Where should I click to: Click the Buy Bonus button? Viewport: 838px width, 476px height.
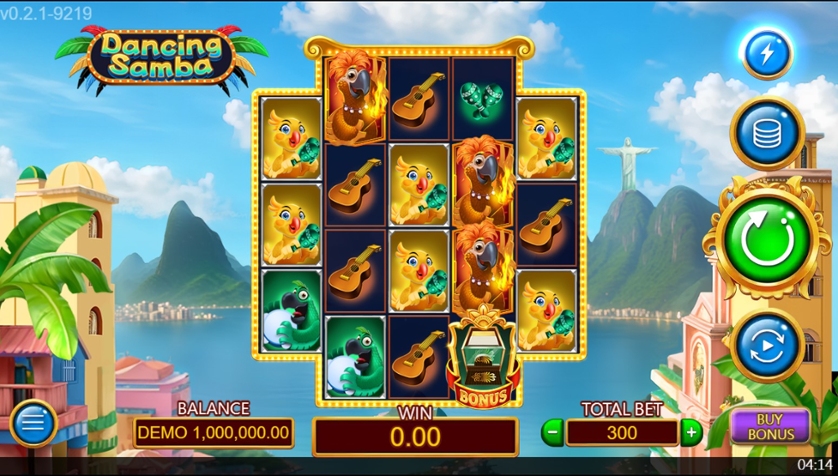point(771,426)
